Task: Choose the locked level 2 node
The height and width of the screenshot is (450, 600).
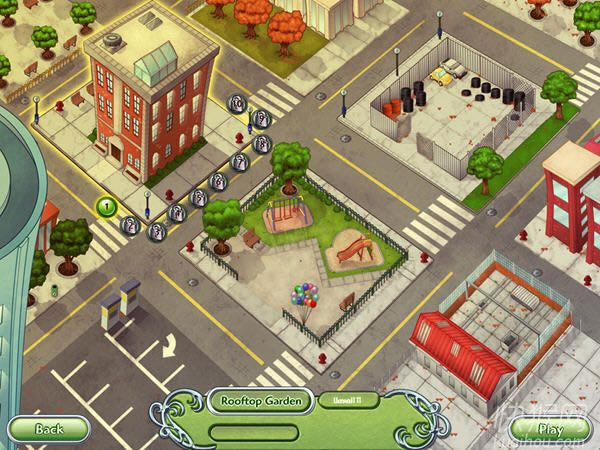Action: pyautogui.click(x=131, y=225)
